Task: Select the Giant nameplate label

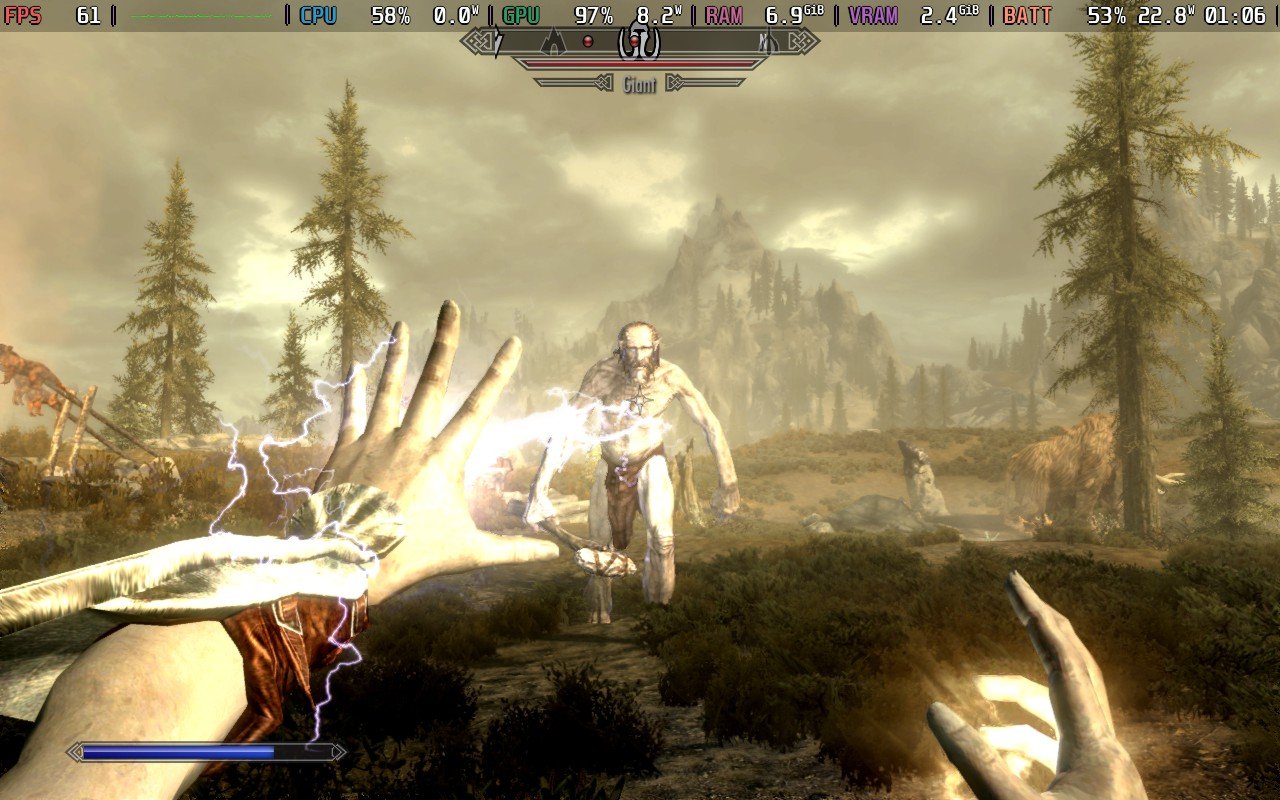Action: [x=638, y=82]
